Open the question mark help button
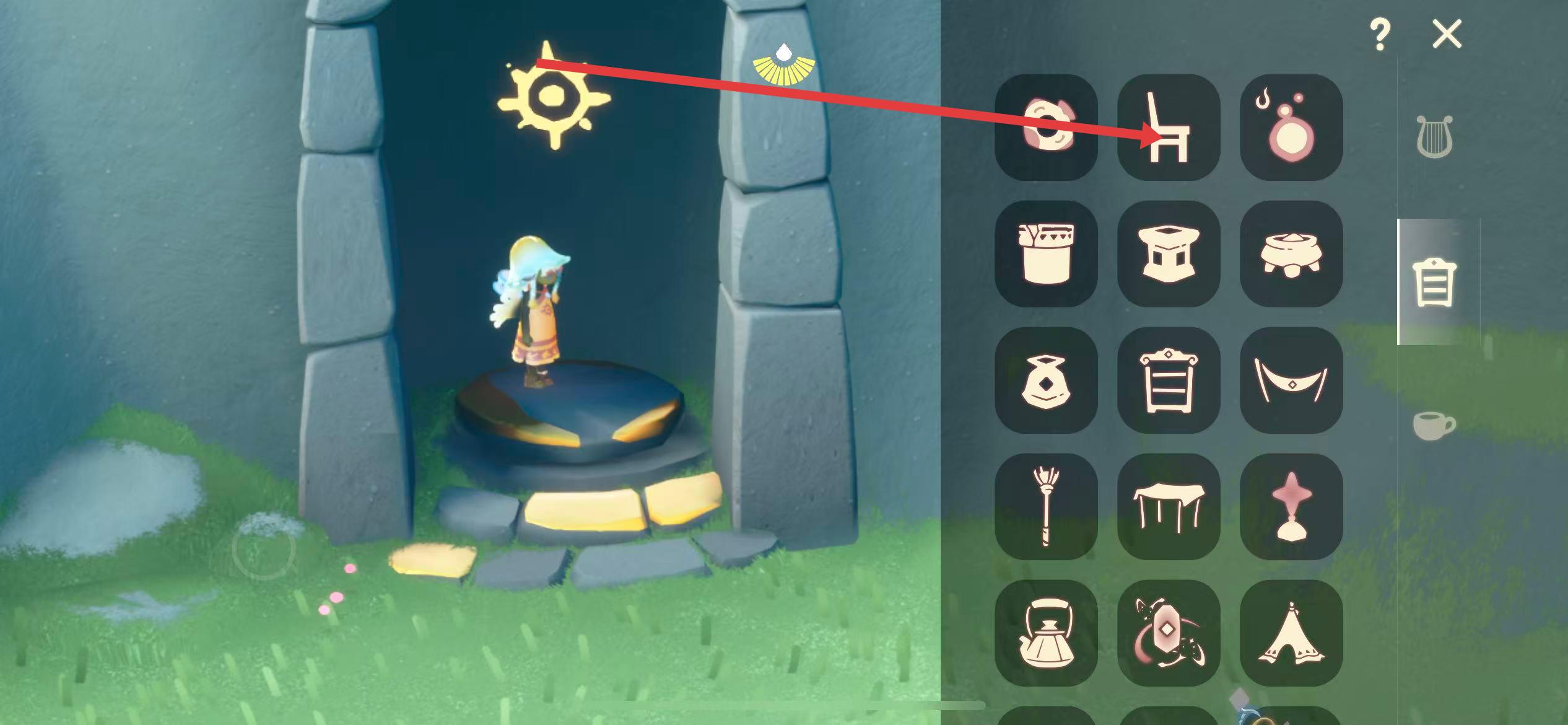This screenshot has width=1568, height=725. coord(1380,35)
